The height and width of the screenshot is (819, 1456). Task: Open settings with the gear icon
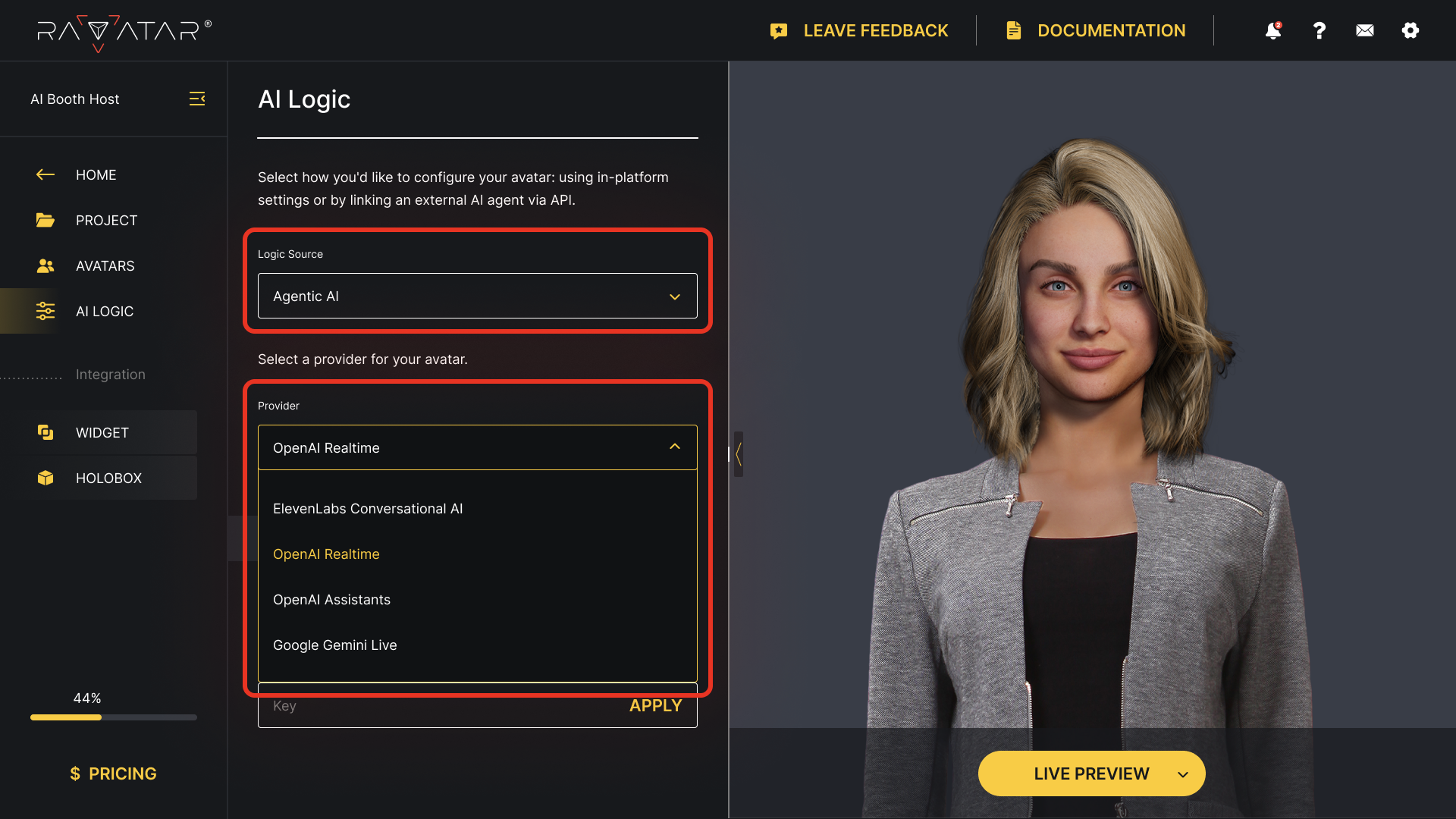[1410, 30]
